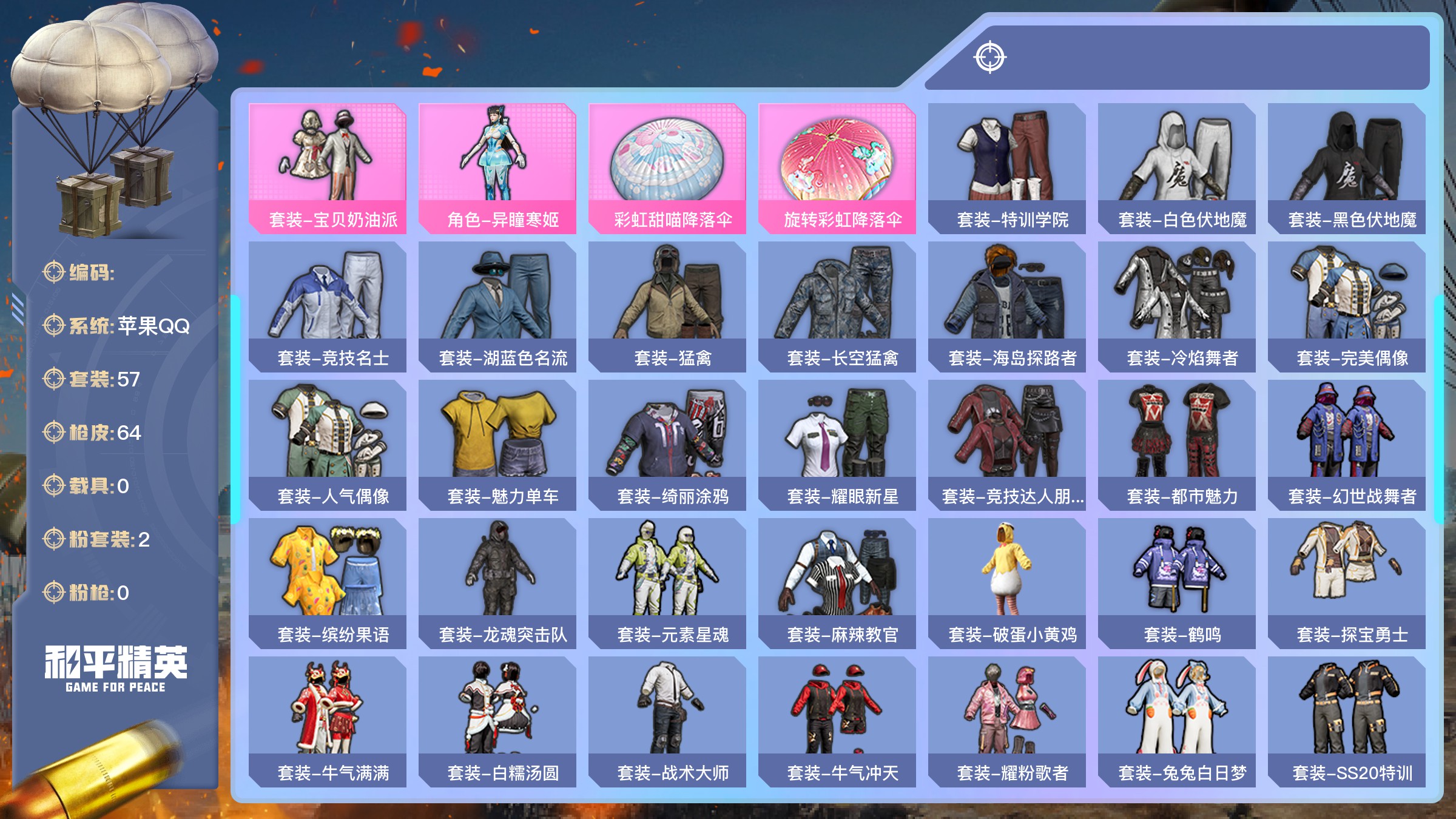Image resolution: width=1456 pixels, height=819 pixels.
Task: Select the 绮丽涂鸦 outfit tile
Action: pyautogui.click(x=667, y=445)
